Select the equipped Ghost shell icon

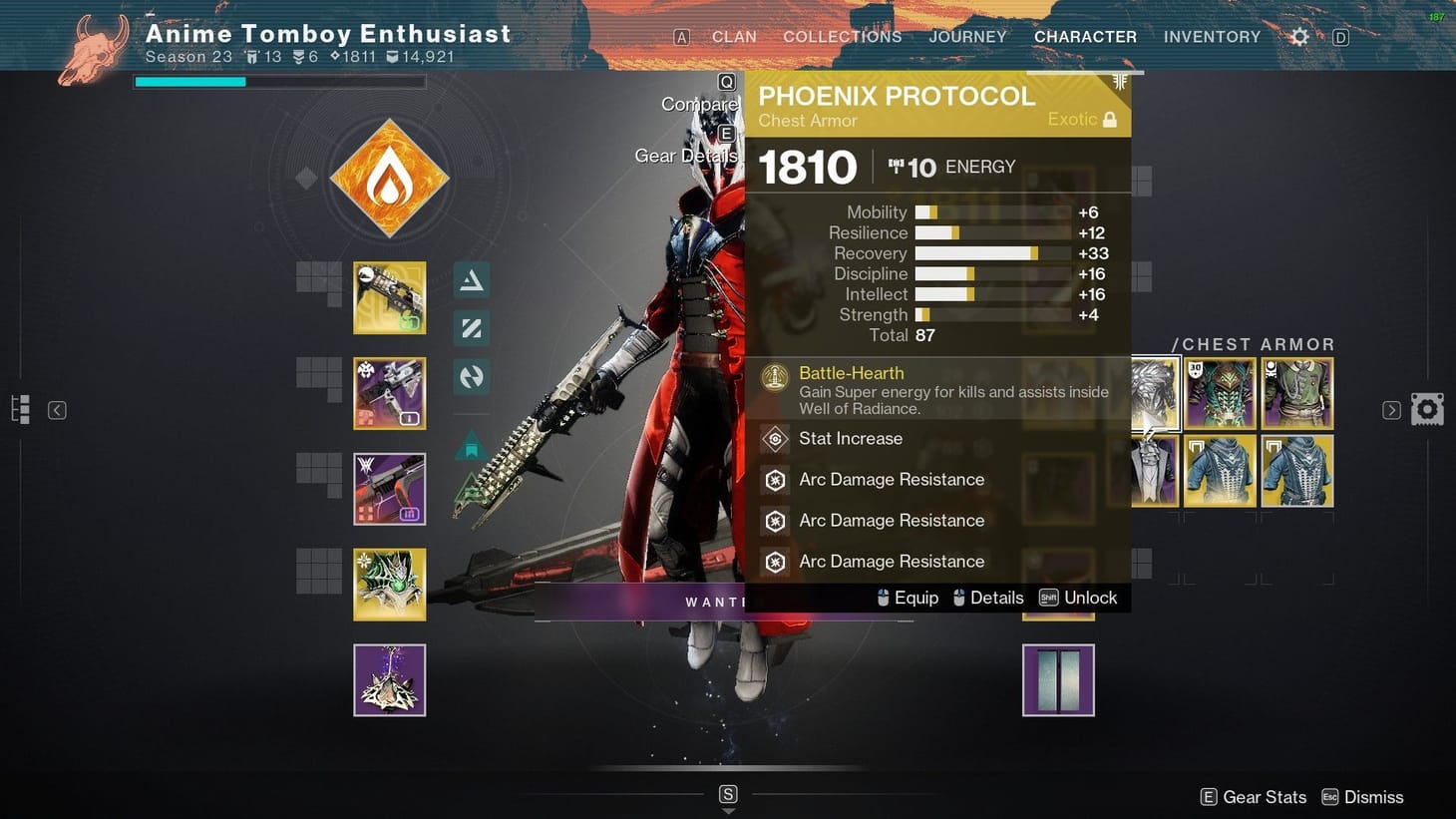pyautogui.click(x=389, y=584)
